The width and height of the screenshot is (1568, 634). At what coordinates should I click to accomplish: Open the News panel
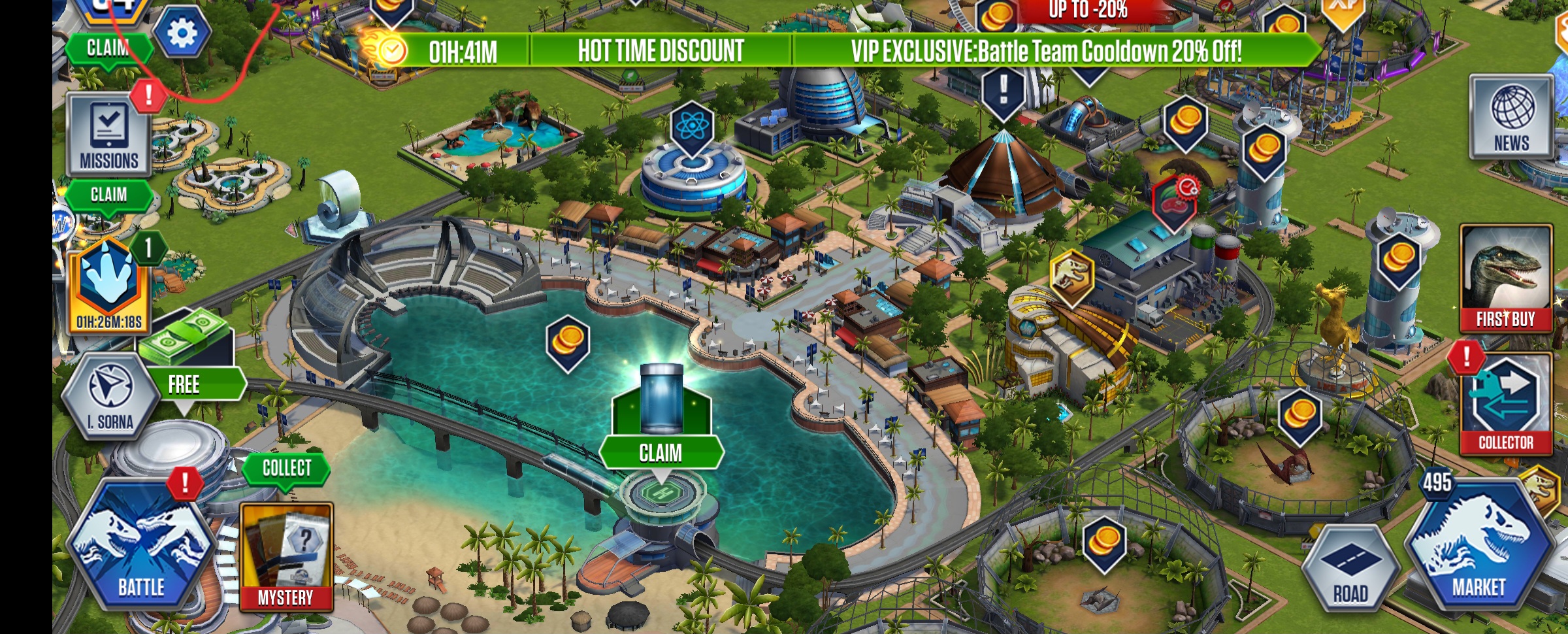tap(1512, 118)
